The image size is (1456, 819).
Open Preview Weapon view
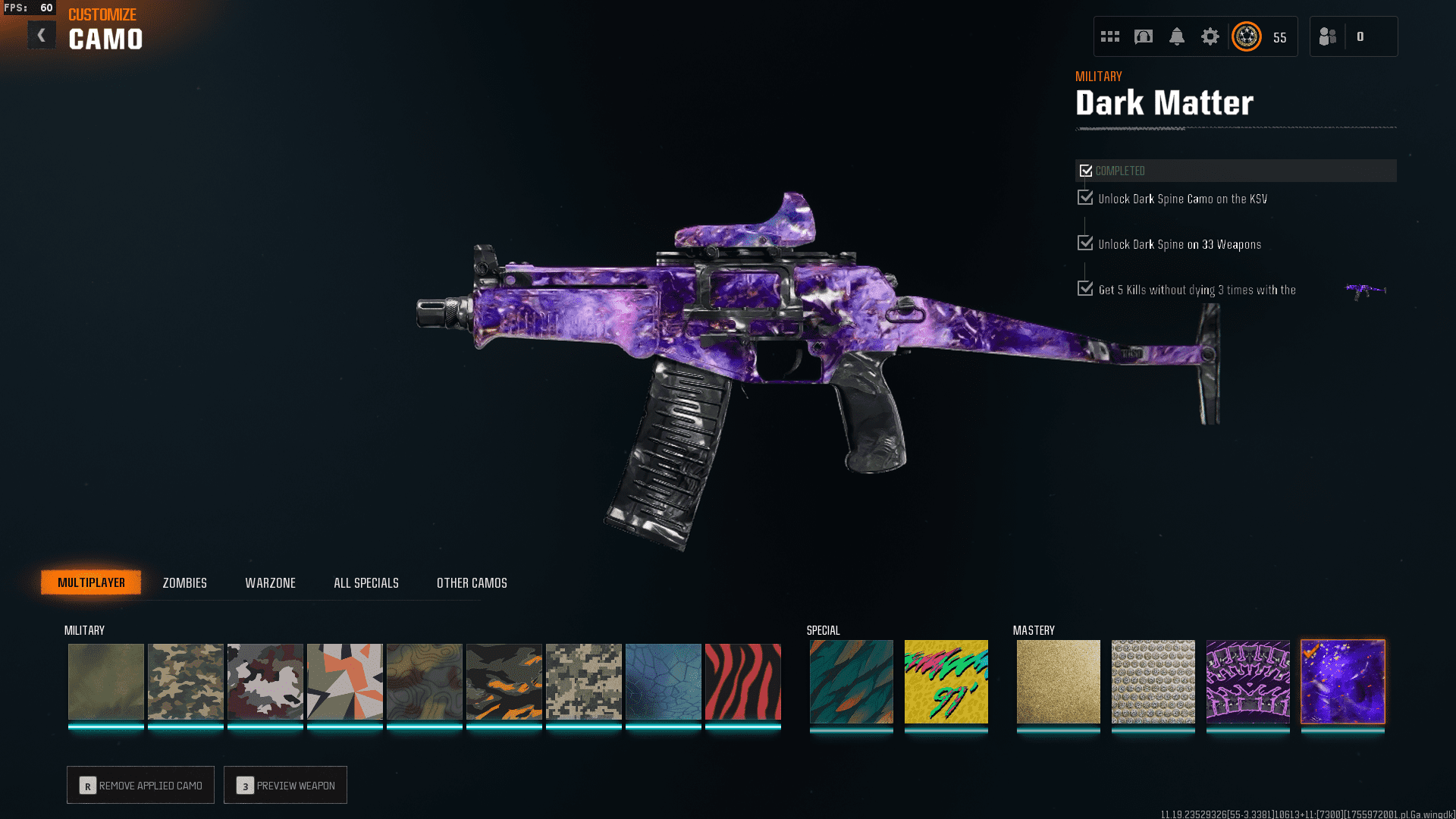pos(285,785)
